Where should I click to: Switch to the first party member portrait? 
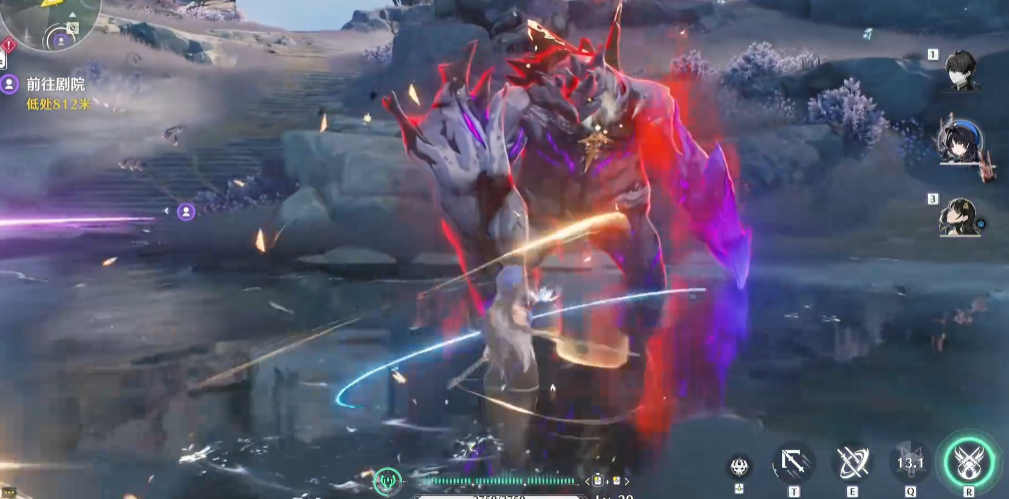point(964,71)
